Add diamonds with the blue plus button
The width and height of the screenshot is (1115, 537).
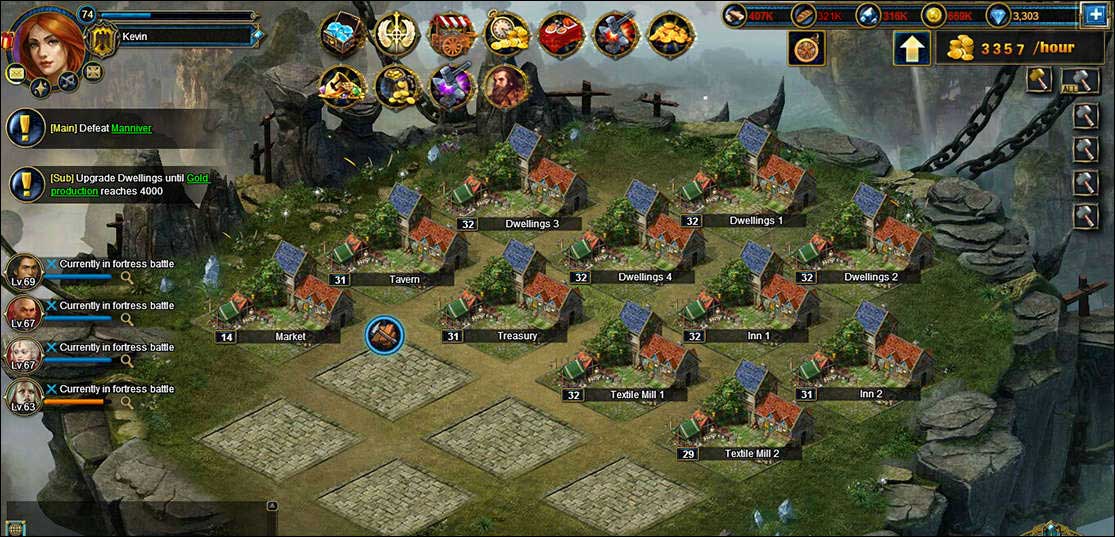click(1094, 14)
